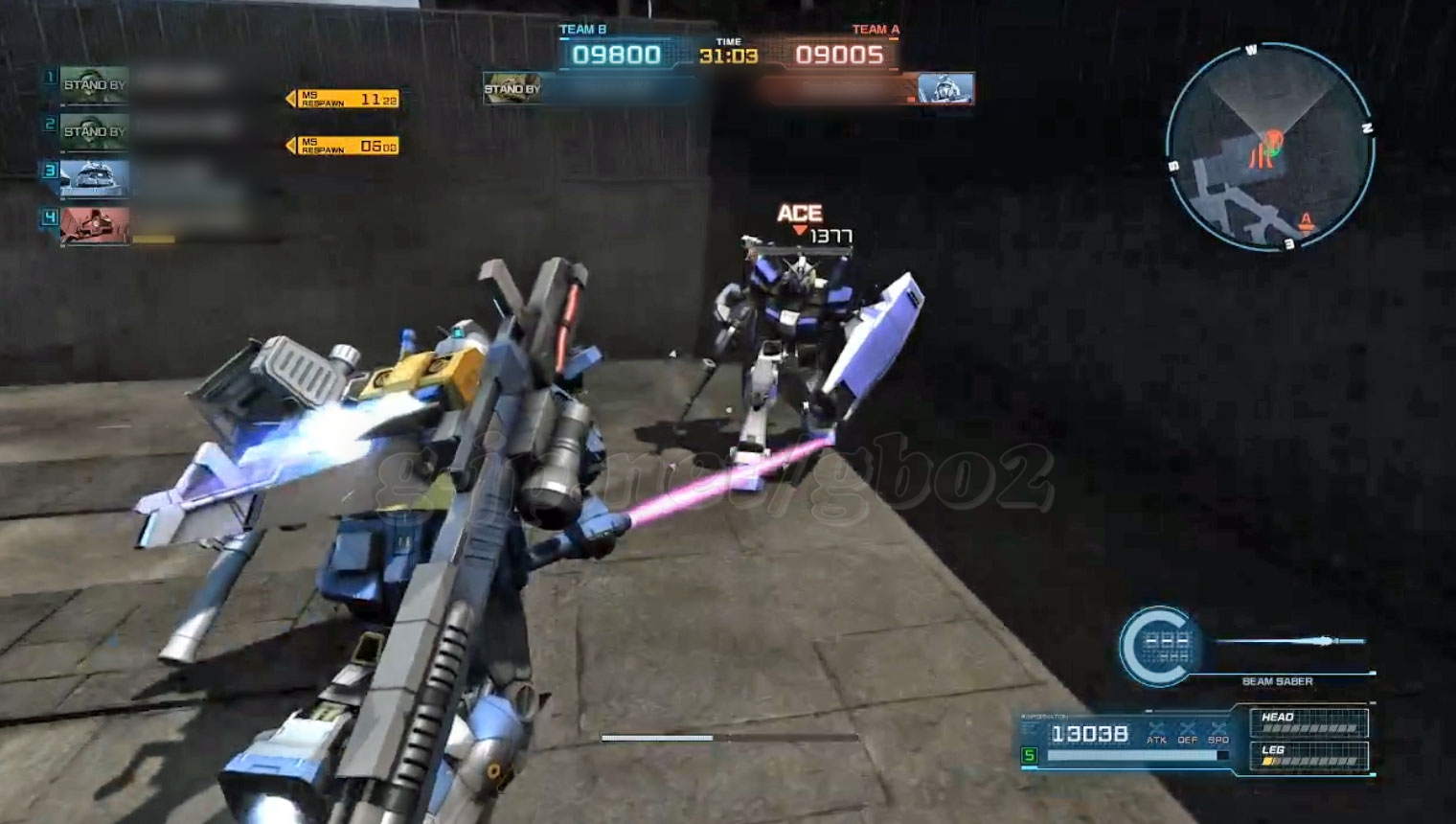1456x824 pixels.
Task: Click the circular radar minimap
Action: pyautogui.click(x=1270, y=149)
